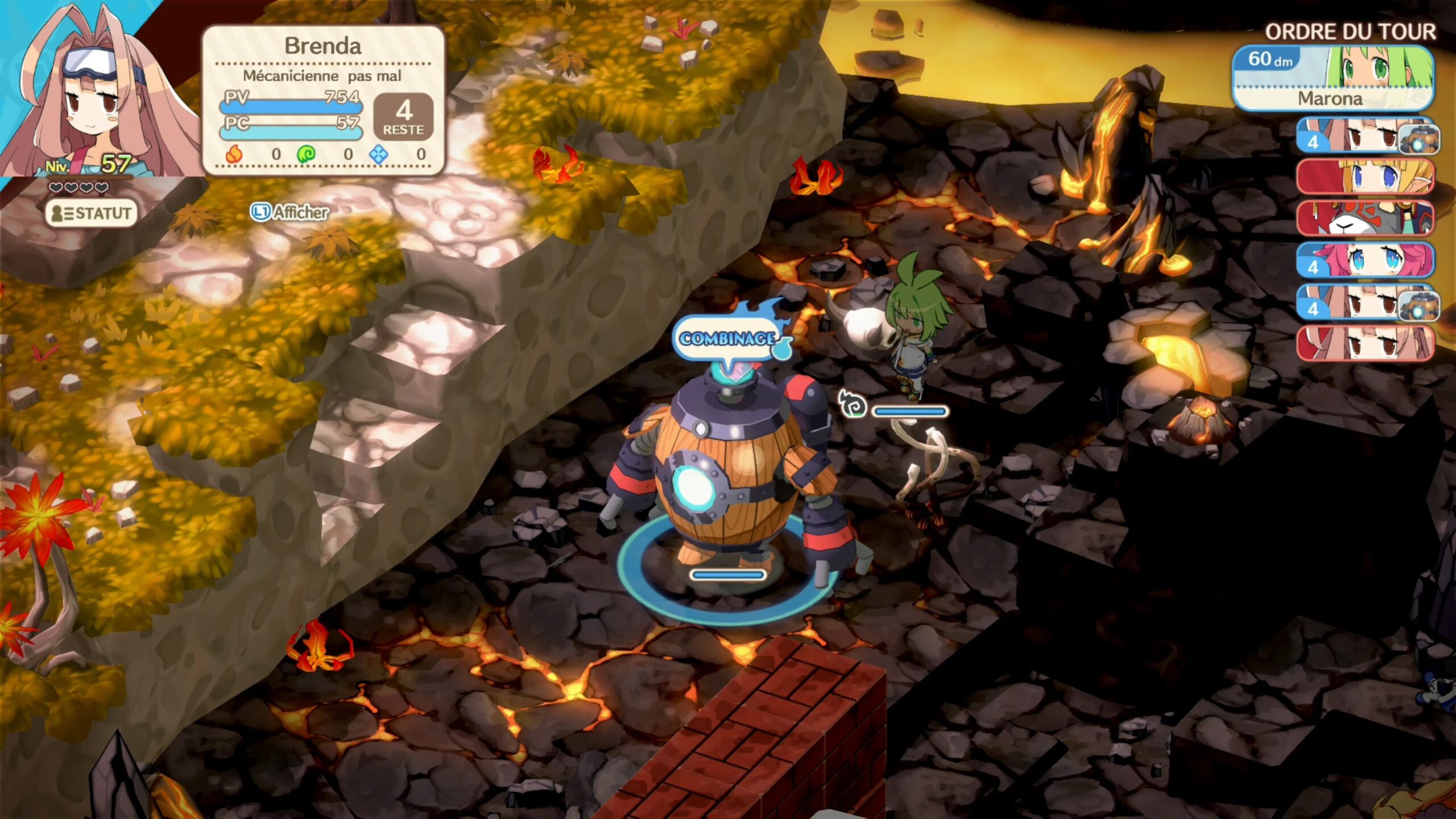Viewport: 1456px width, 819px height.
Task: Open the STATUT character panel
Action: coord(92,213)
